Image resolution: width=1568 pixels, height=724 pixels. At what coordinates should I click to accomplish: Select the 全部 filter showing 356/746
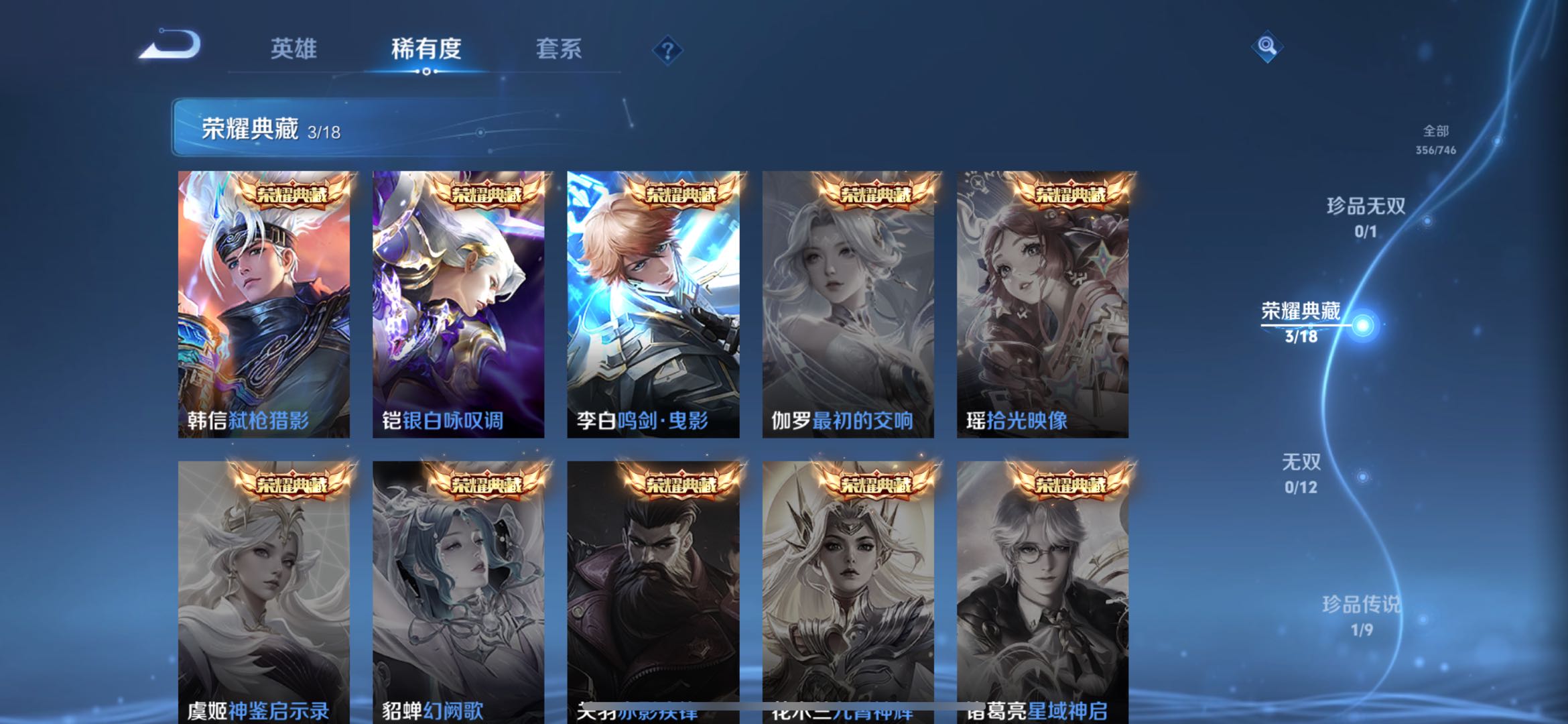pos(1435,139)
